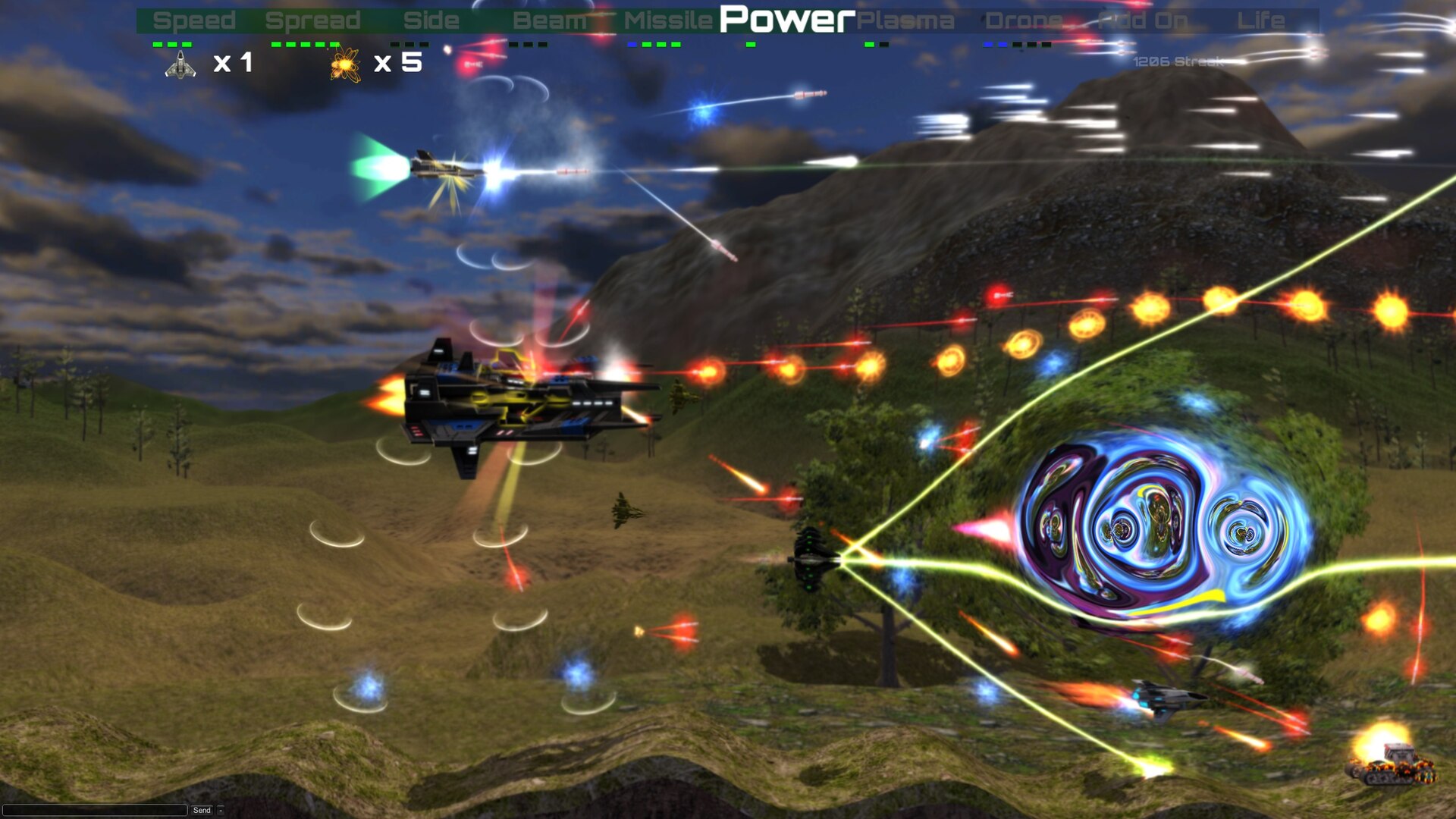Select the Drone upgrade icon
The image size is (1456, 819).
coord(1025,20)
